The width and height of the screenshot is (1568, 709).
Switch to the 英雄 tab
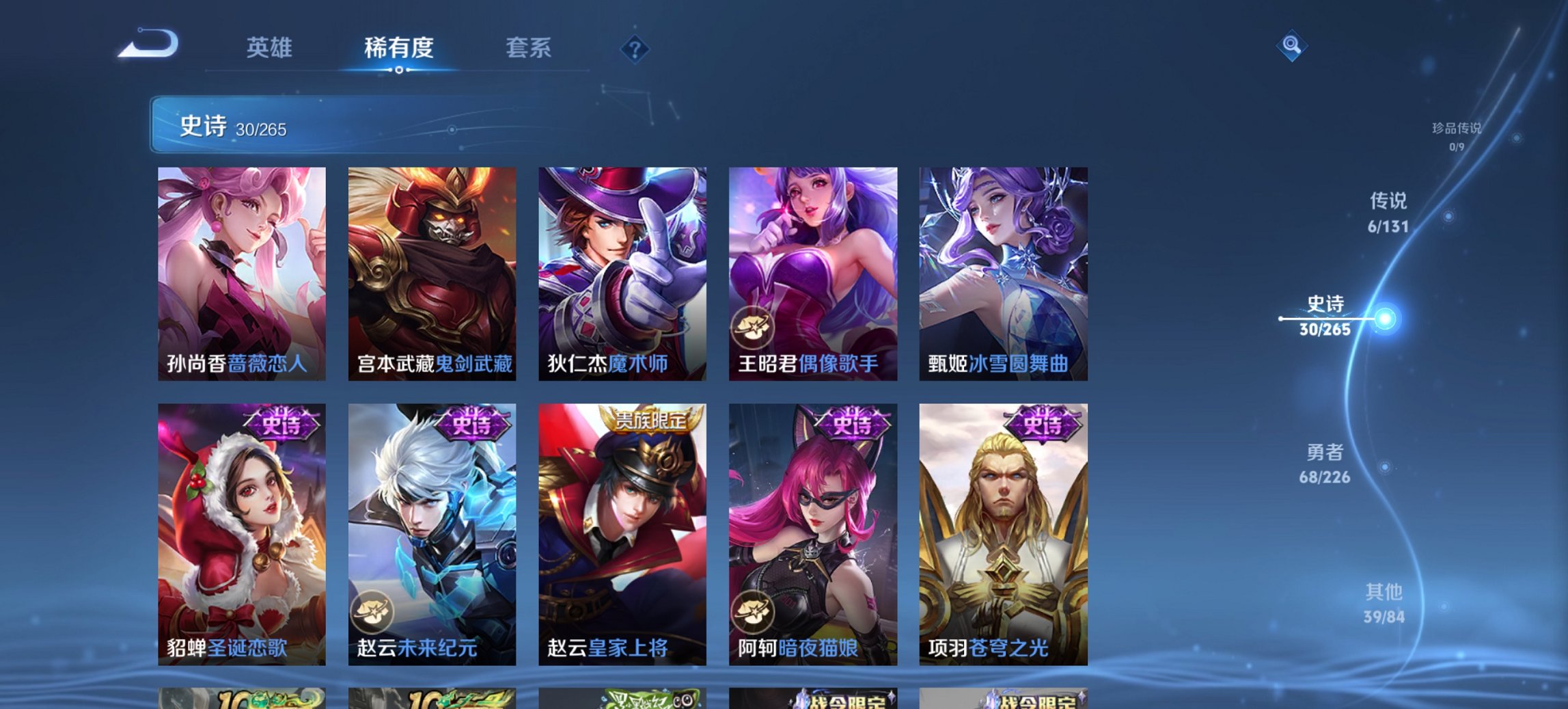click(271, 48)
